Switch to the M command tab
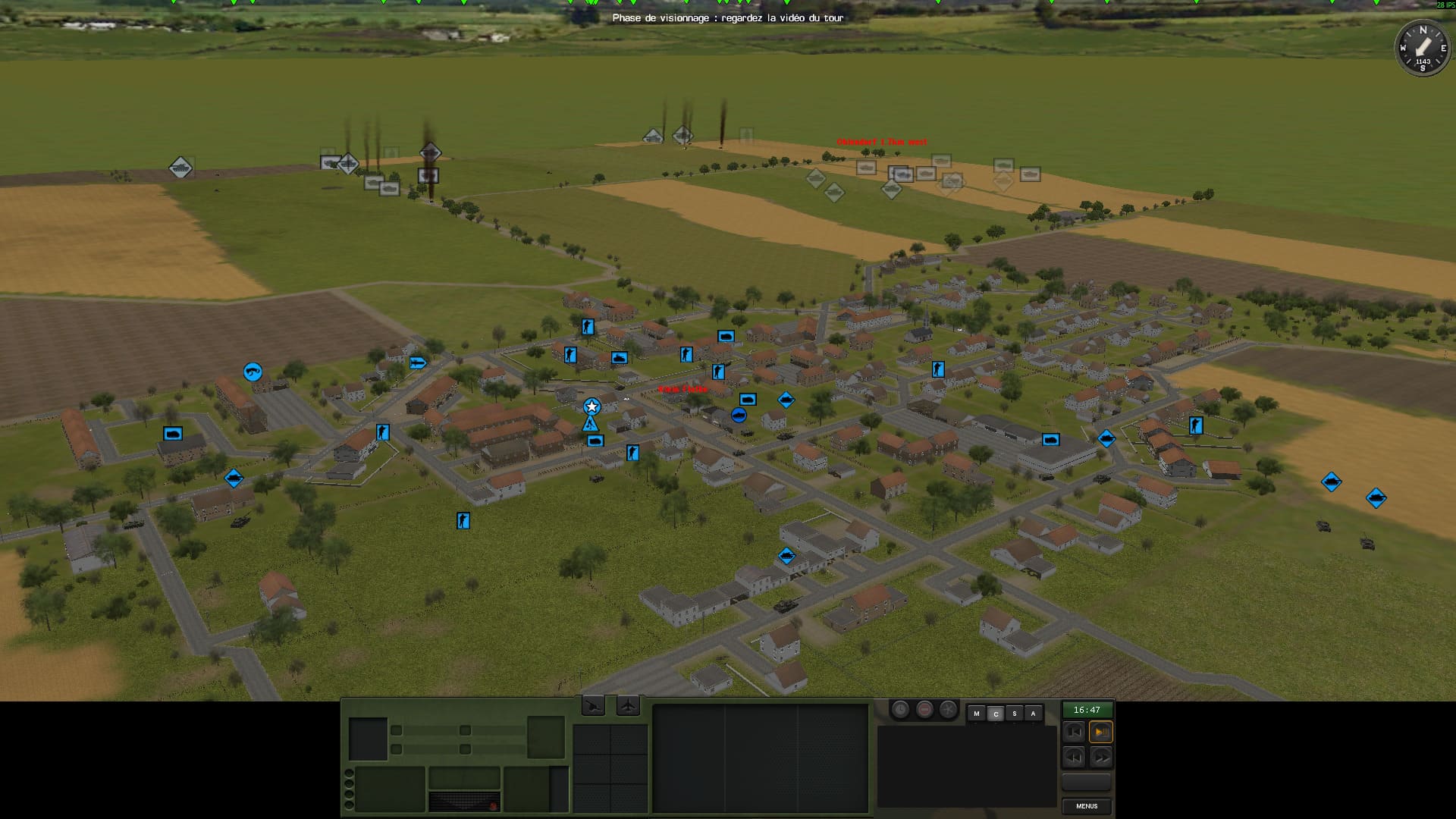 [977, 714]
